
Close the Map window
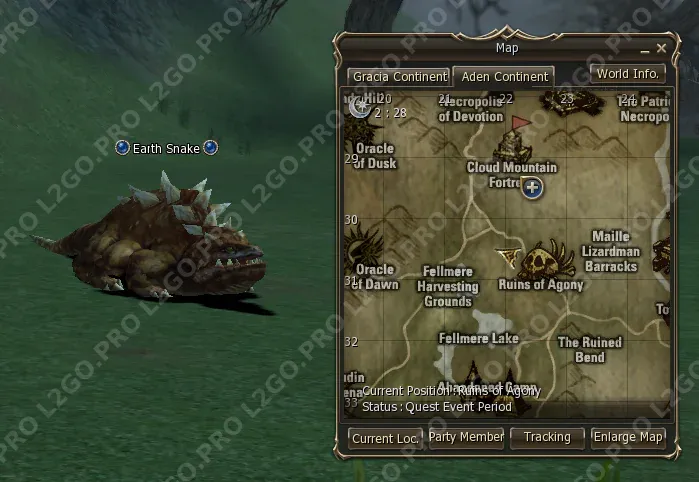tap(661, 48)
